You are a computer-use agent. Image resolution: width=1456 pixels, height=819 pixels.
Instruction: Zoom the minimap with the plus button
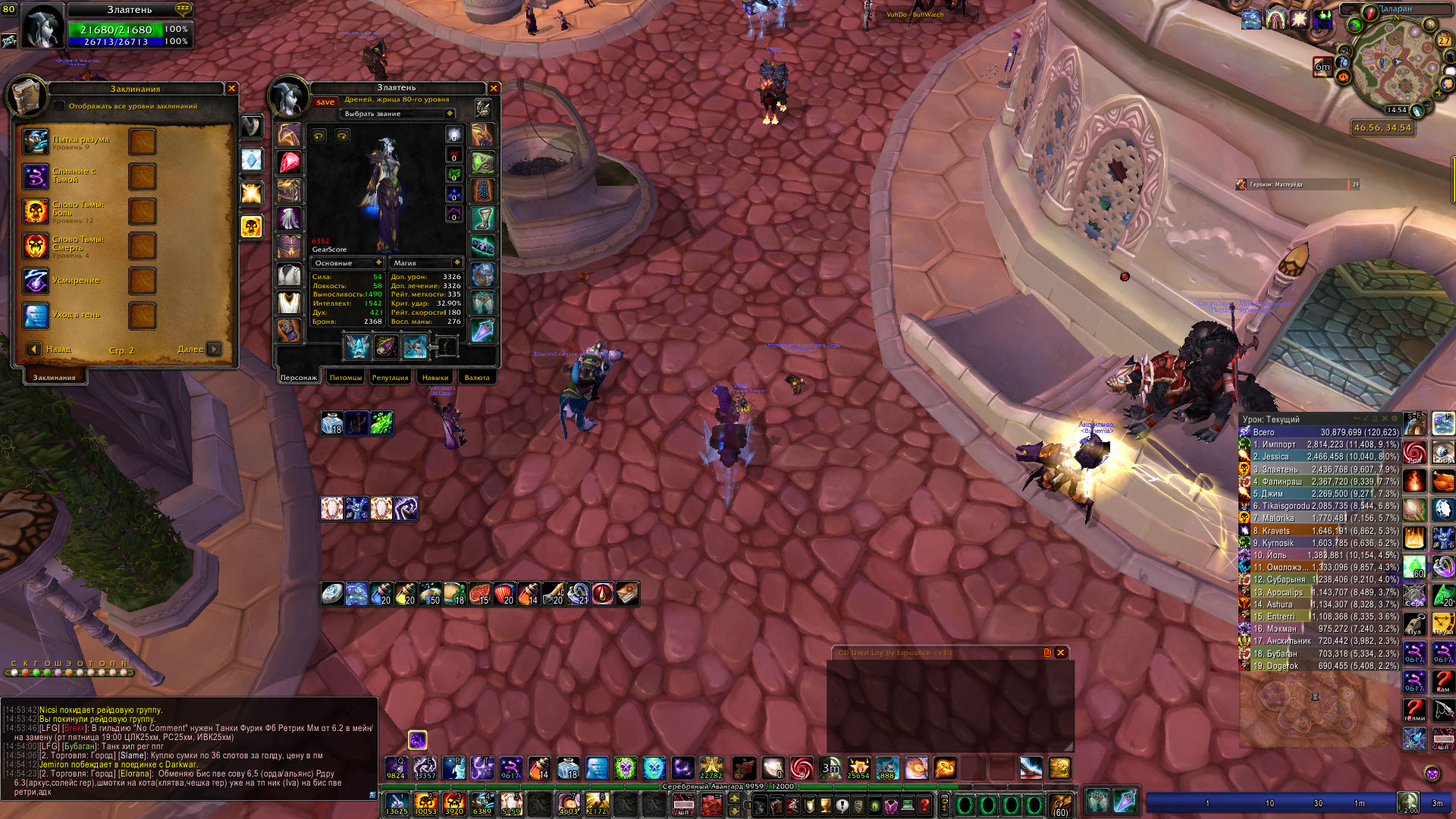(1439, 93)
